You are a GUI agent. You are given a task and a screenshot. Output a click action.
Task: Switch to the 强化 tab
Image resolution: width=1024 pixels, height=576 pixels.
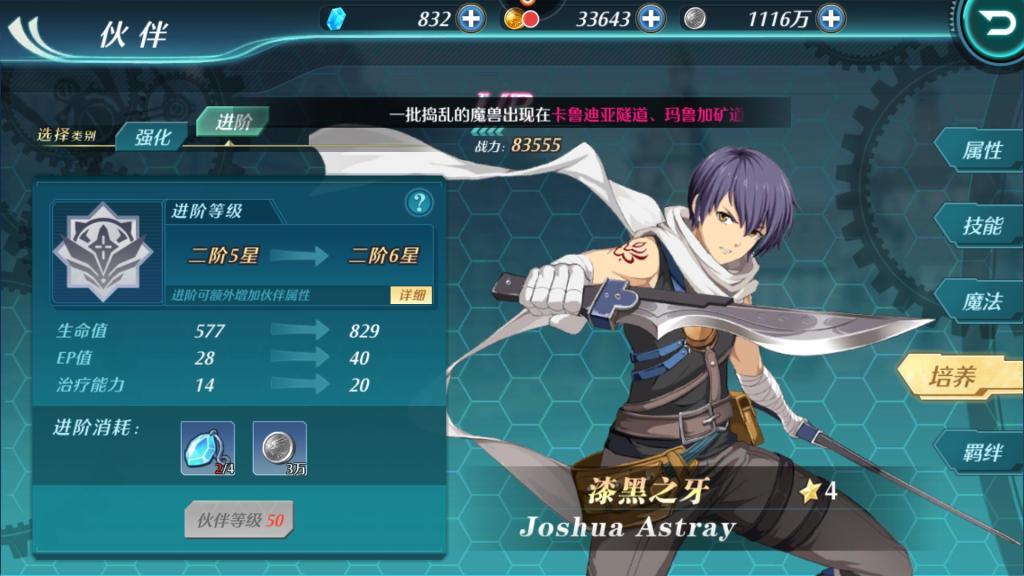pyautogui.click(x=153, y=138)
